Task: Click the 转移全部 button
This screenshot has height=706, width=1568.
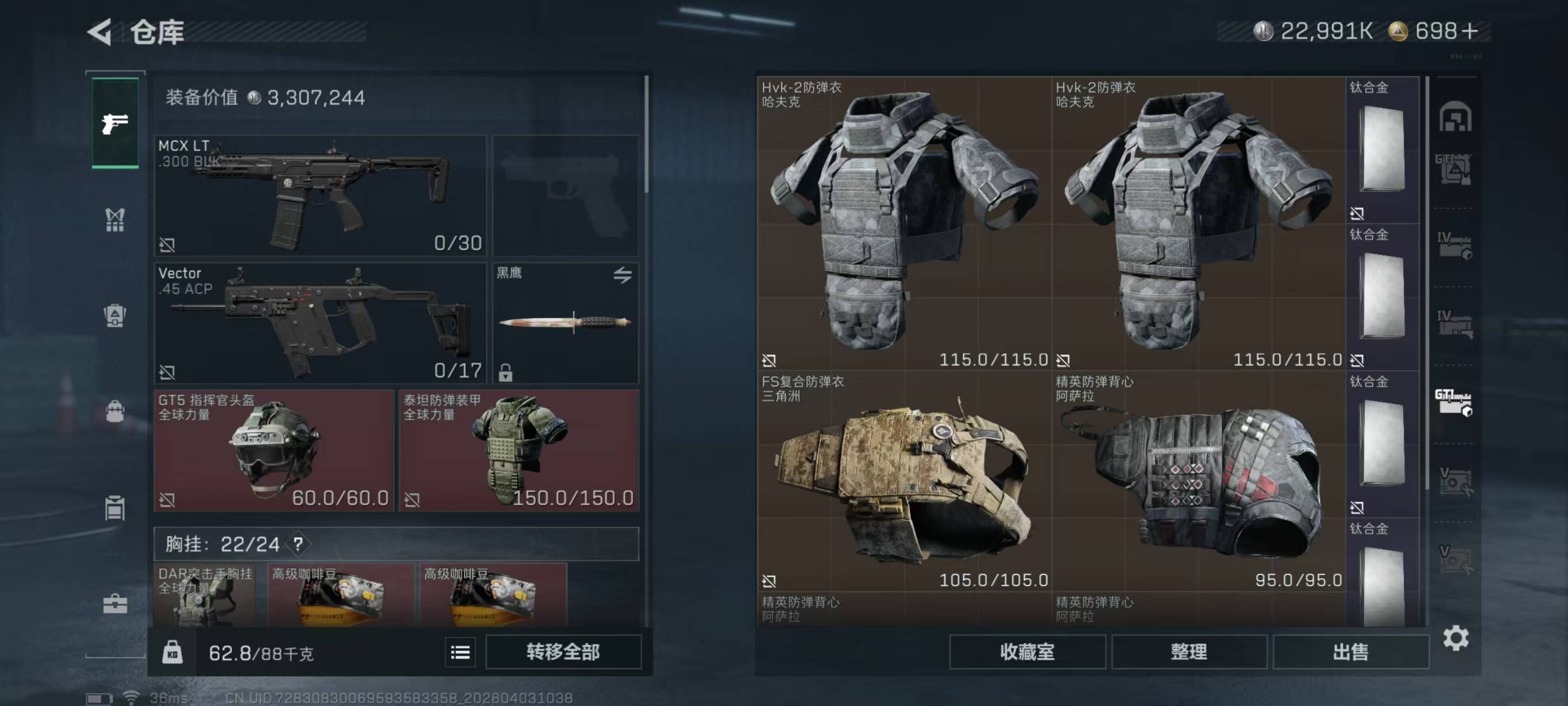Action: [563, 652]
